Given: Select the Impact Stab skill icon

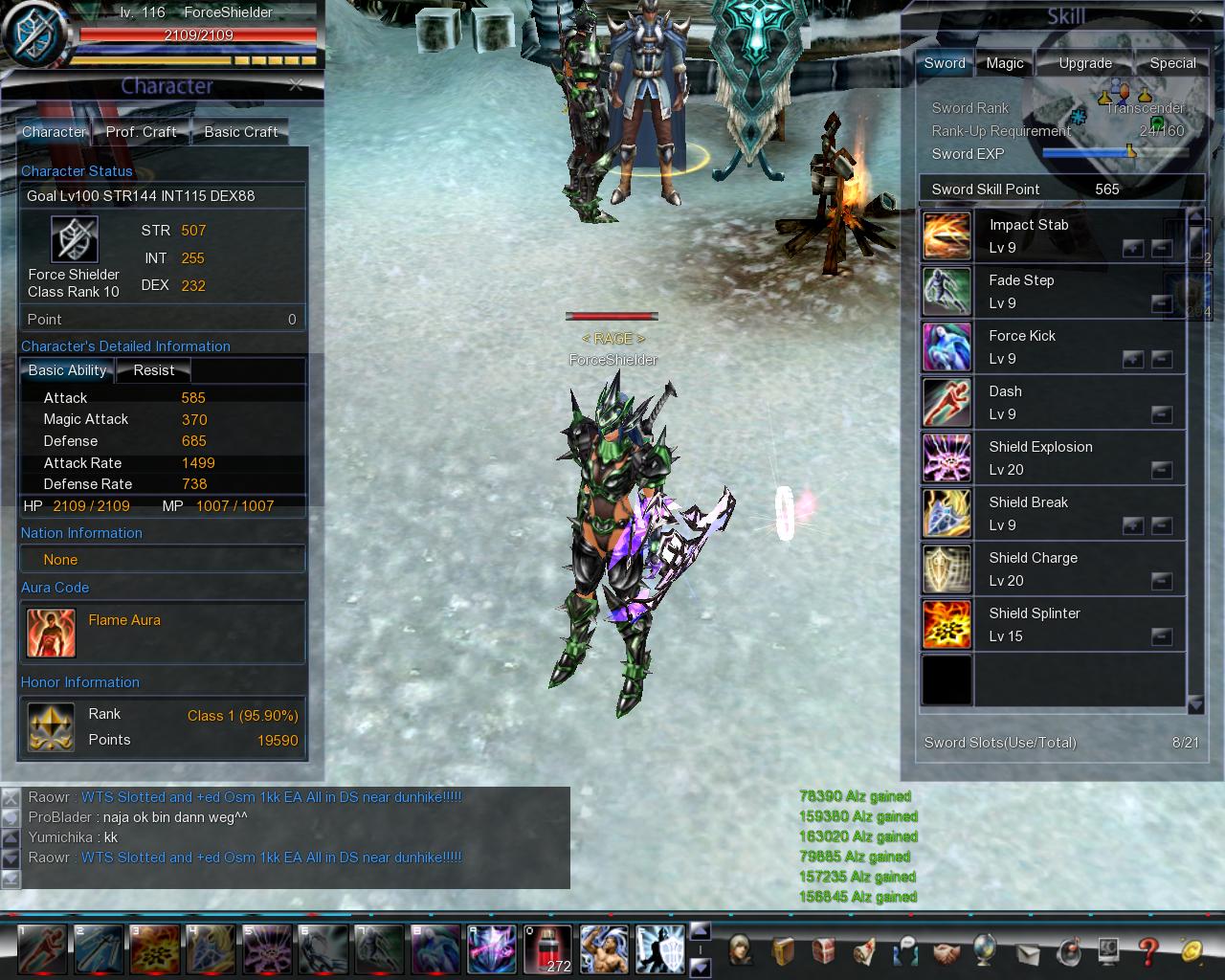Looking at the screenshot, I should pyautogui.click(x=946, y=235).
